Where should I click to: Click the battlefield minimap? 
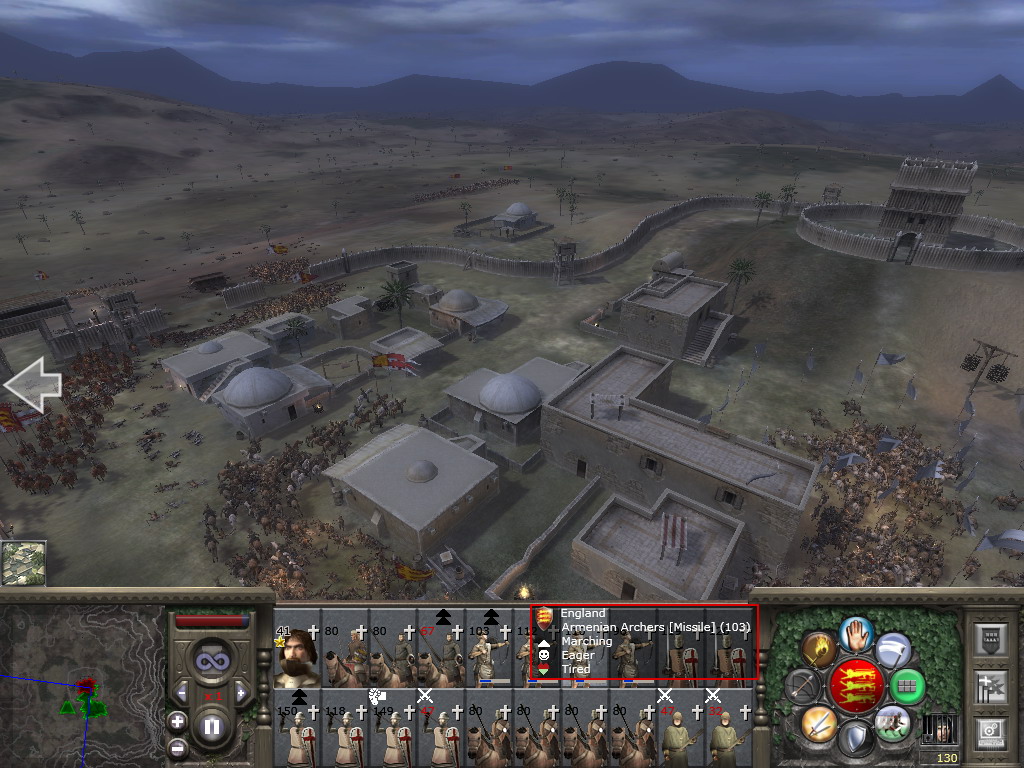pos(81,687)
